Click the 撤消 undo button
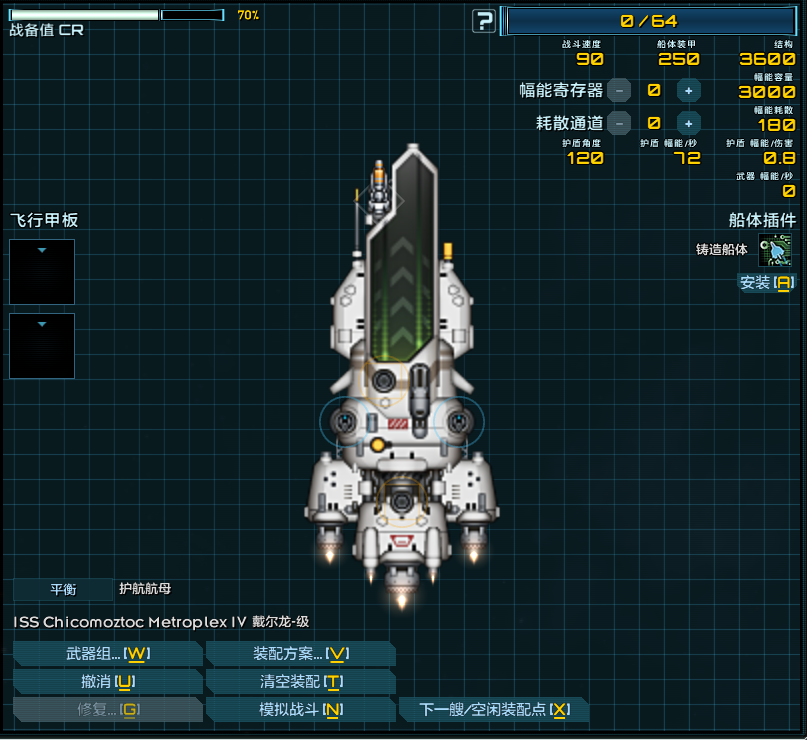This screenshot has width=807, height=740. (x=108, y=682)
